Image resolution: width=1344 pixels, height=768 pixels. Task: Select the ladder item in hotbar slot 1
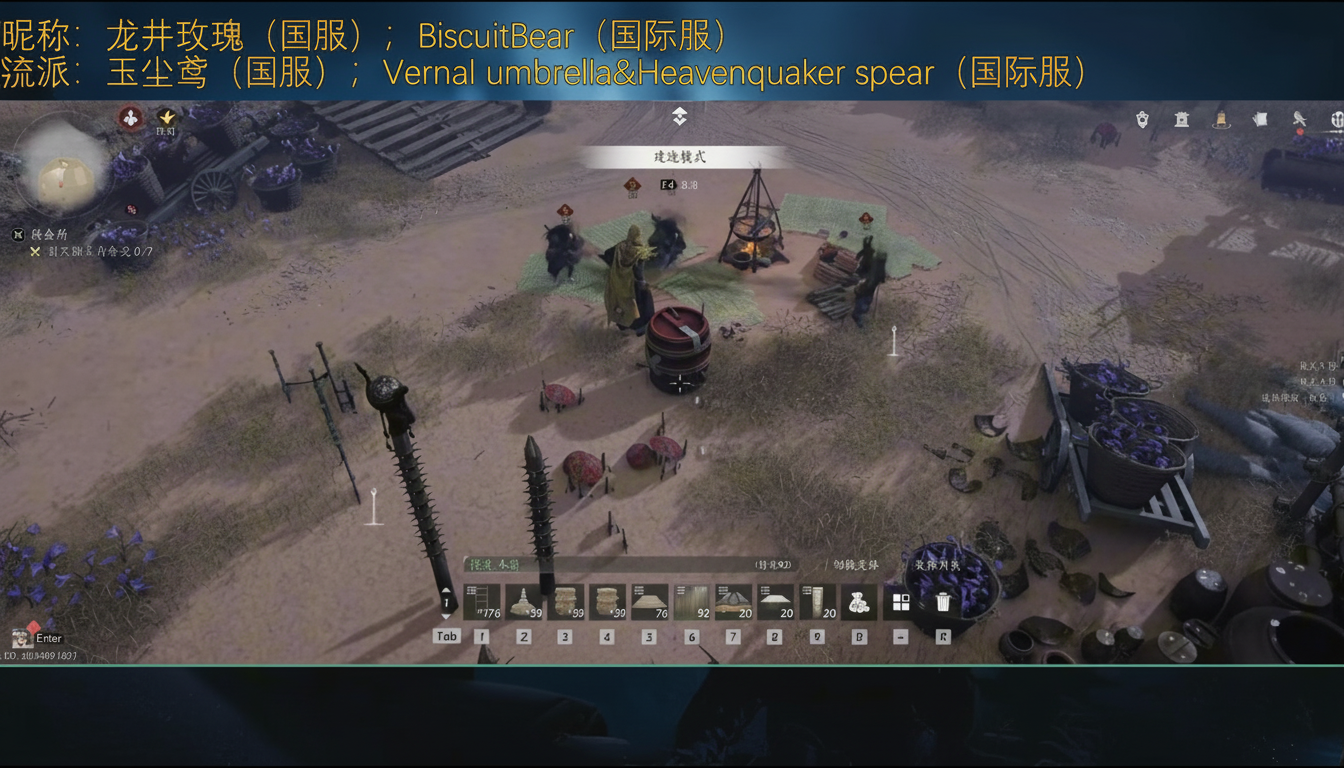point(481,602)
